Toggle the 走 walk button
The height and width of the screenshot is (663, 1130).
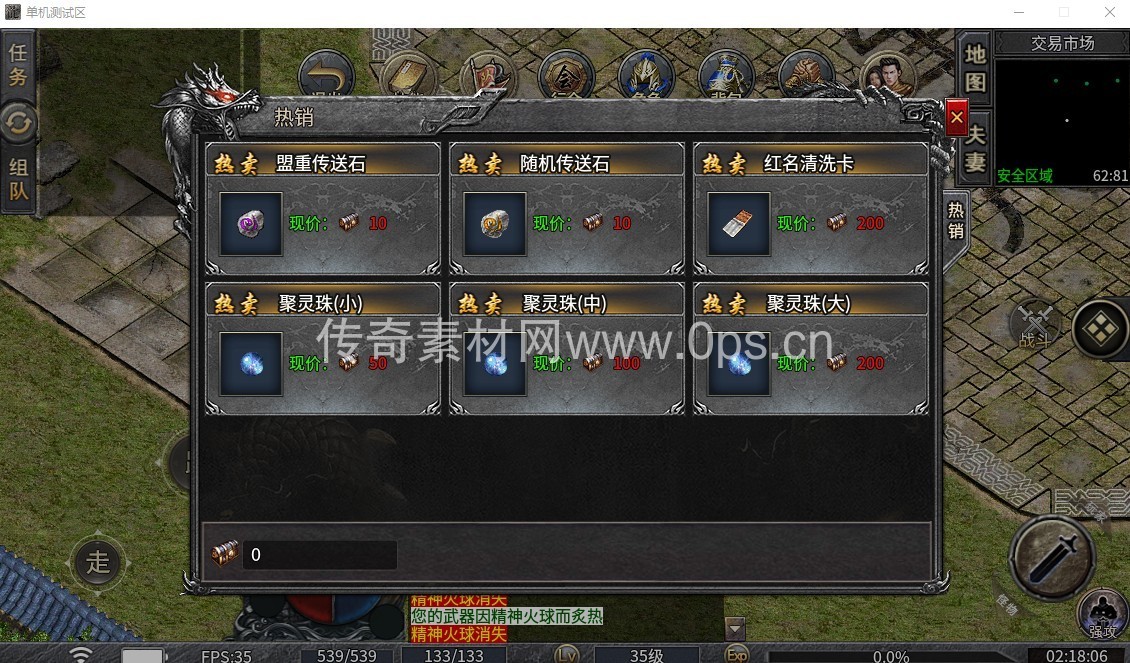pyautogui.click(x=97, y=561)
